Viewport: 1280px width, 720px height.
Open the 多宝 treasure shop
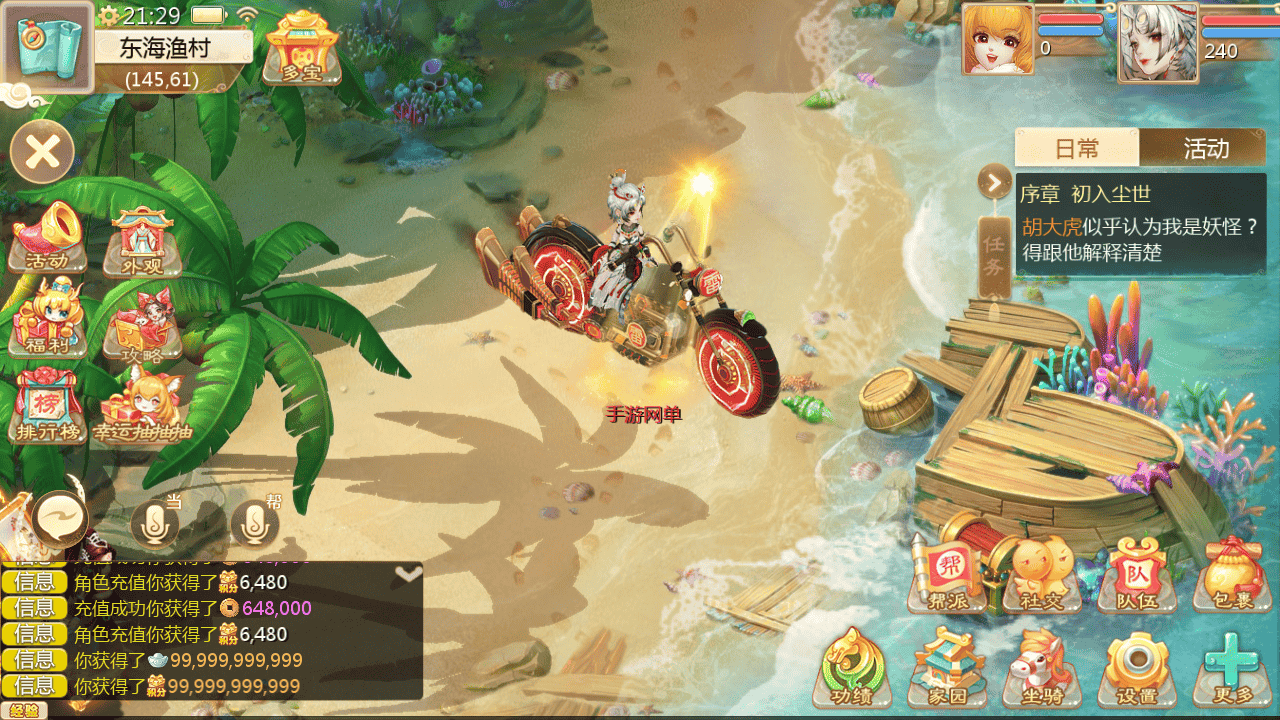[301, 47]
